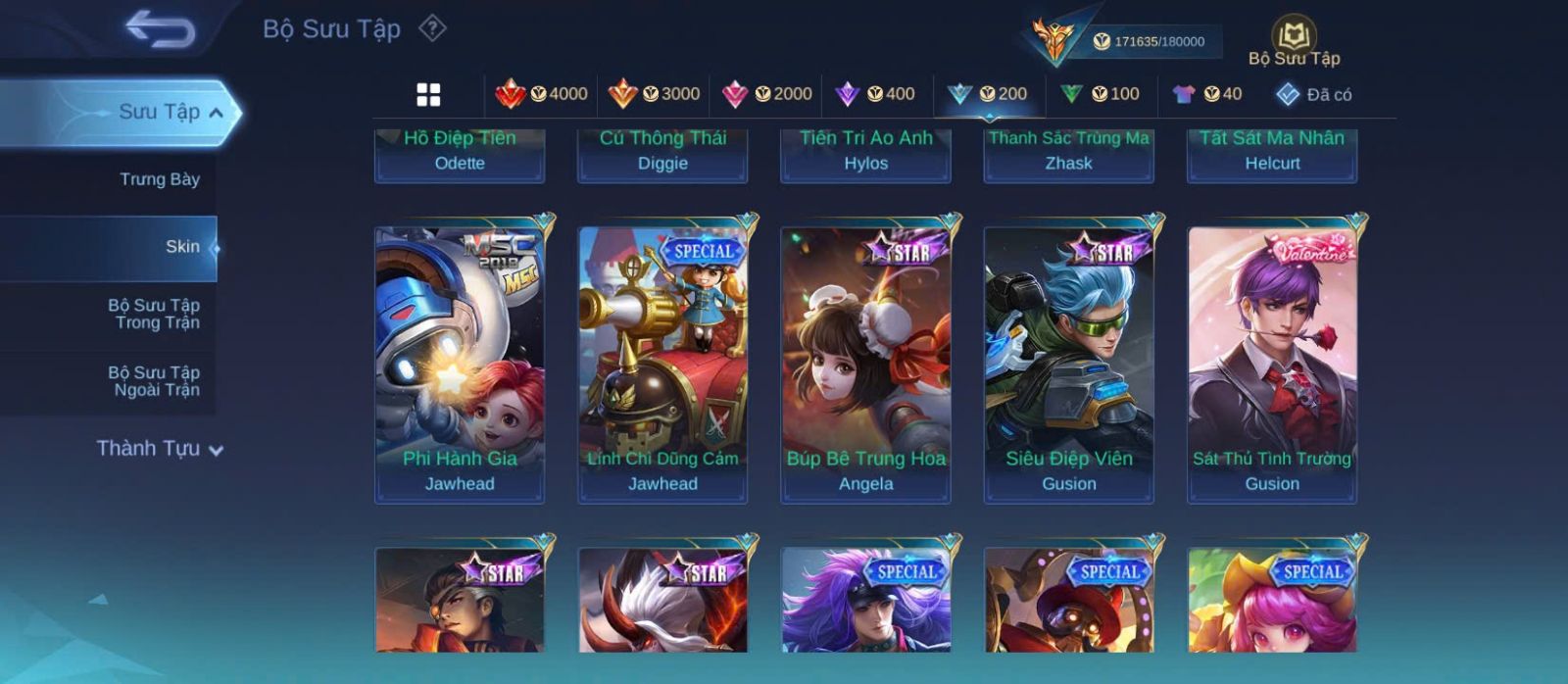Choose Angela's Búp Bê Trung Hoa skin
Screen dimensions: 1568x684
865,365
